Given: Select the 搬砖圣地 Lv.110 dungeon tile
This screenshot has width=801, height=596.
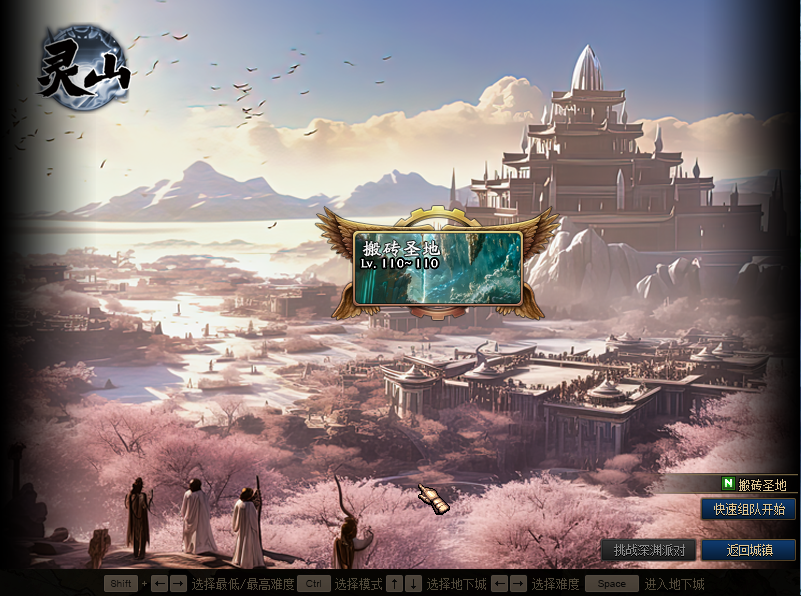Looking at the screenshot, I should tap(437, 268).
